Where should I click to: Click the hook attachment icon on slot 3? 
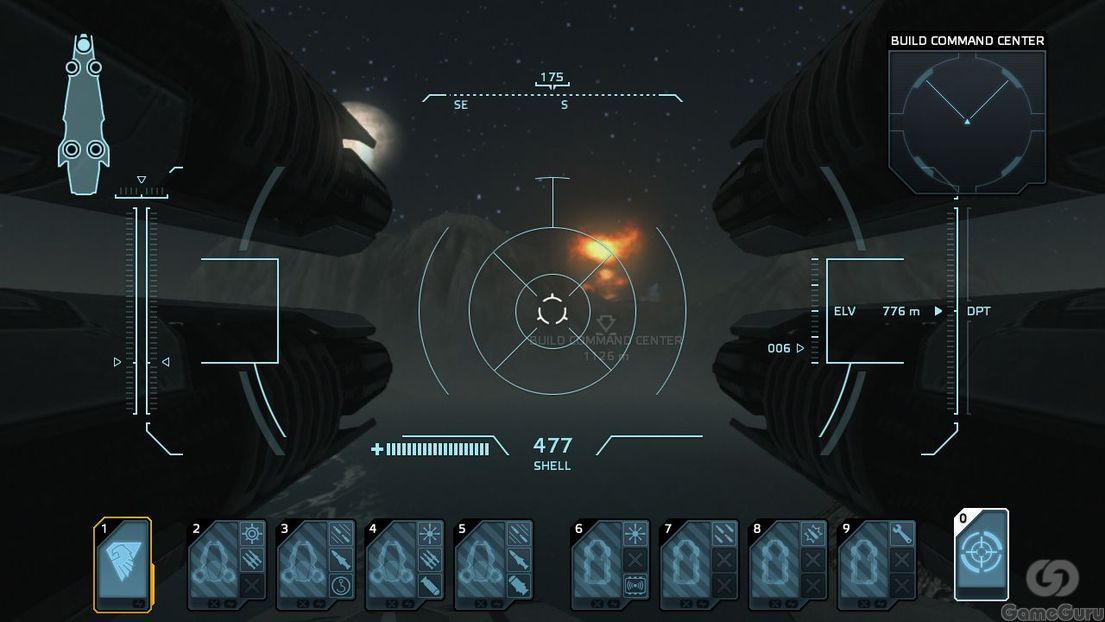point(343,585)
